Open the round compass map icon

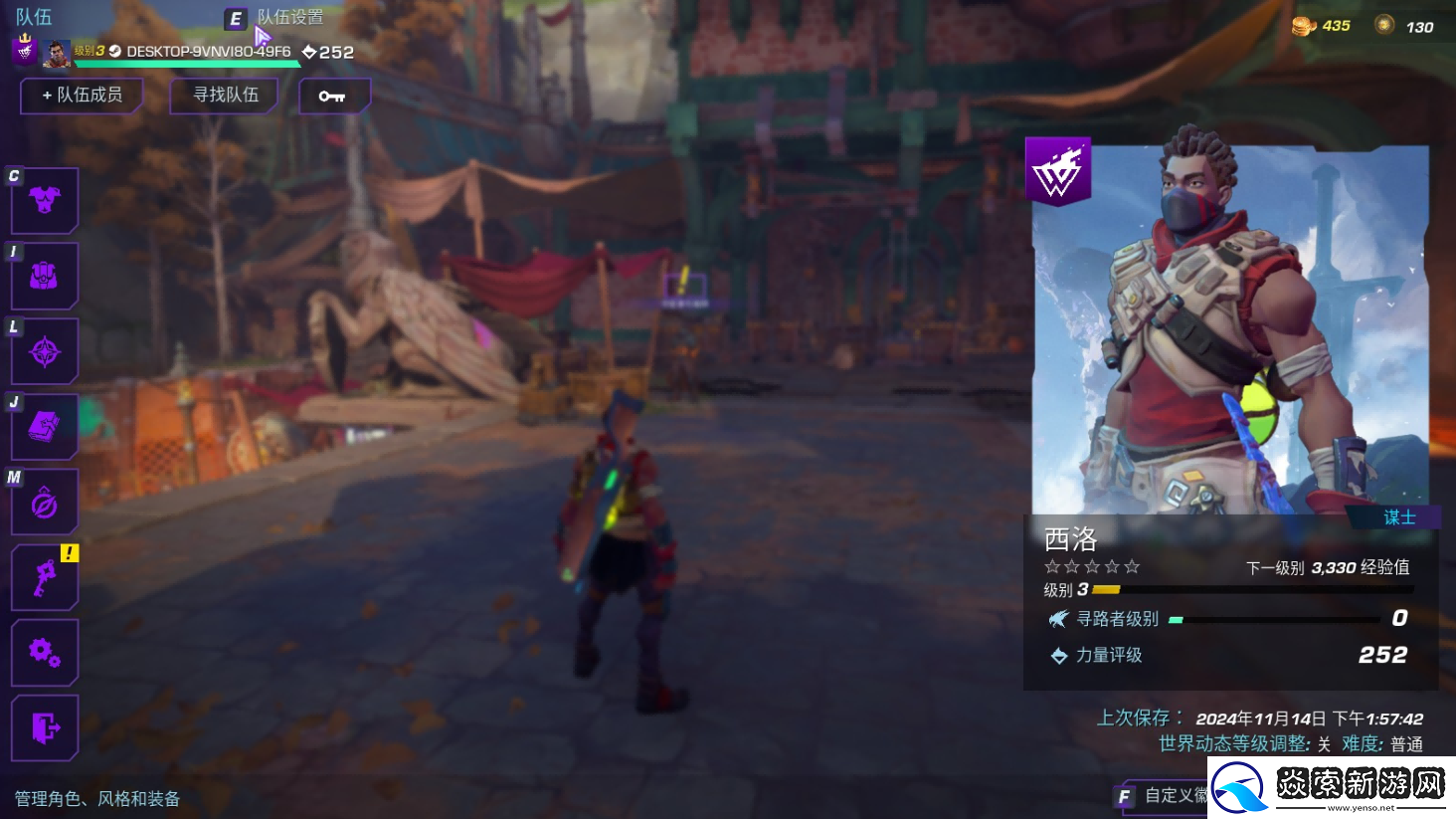[45, 504]
